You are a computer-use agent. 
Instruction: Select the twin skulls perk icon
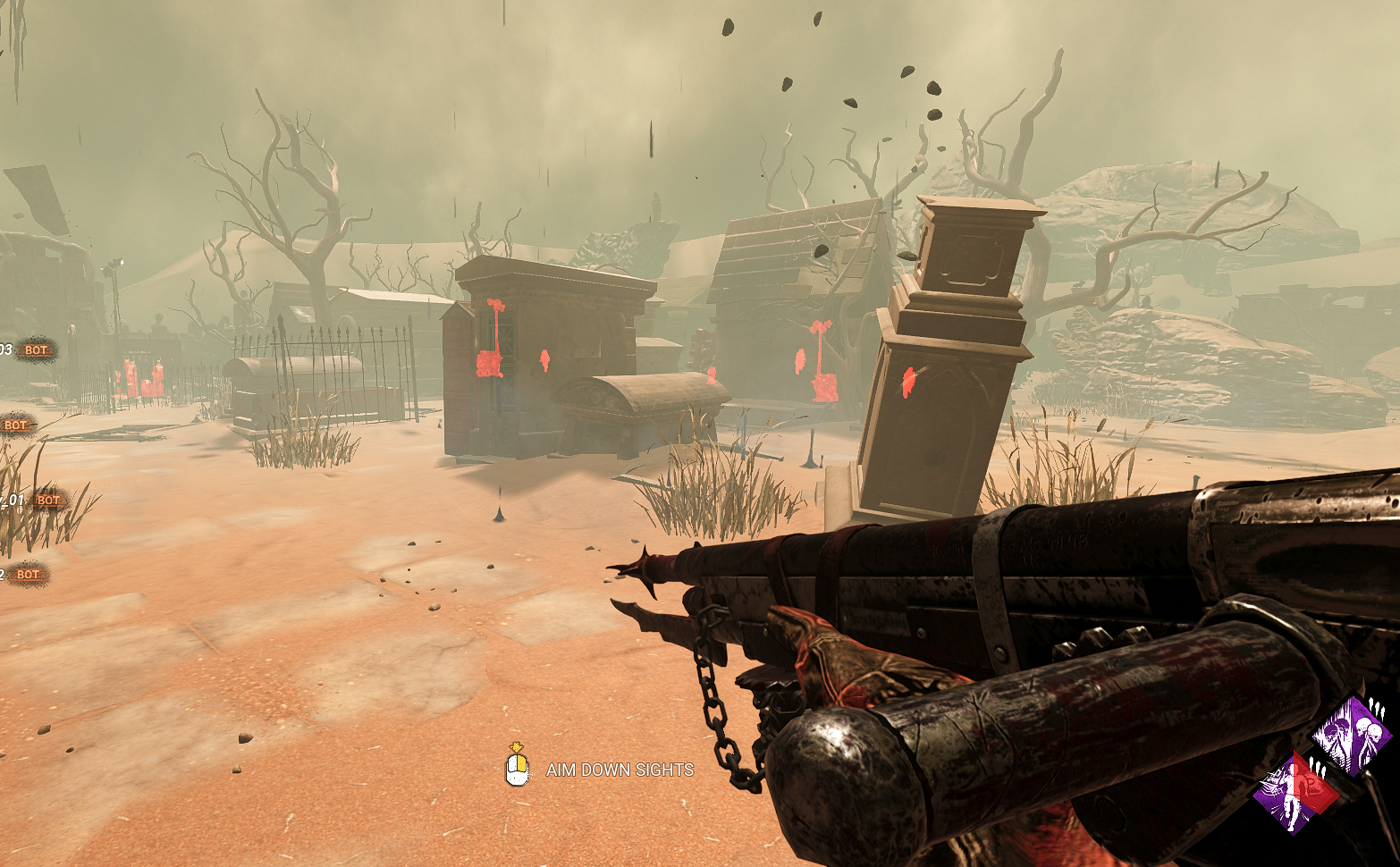click(1352, 736)
